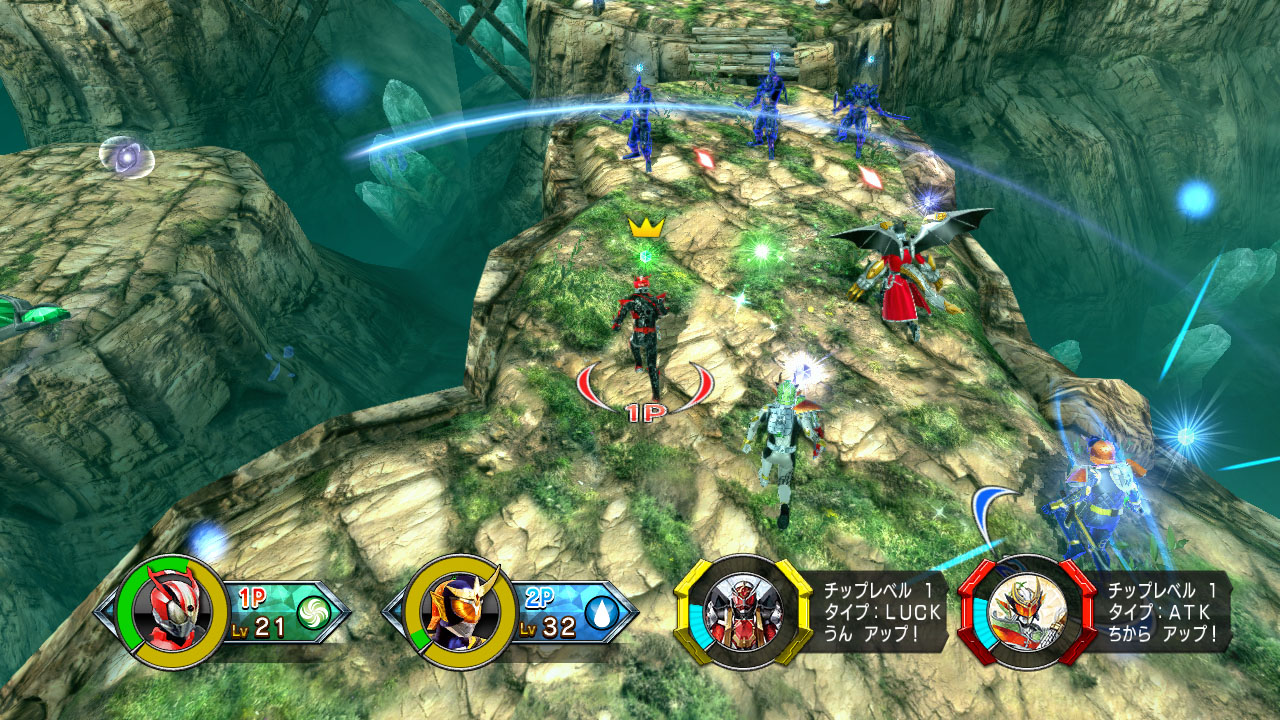Activate the red ATK type chip medal
Image resolution: width=1280 pixels, height=720 pixels.
1027,609
